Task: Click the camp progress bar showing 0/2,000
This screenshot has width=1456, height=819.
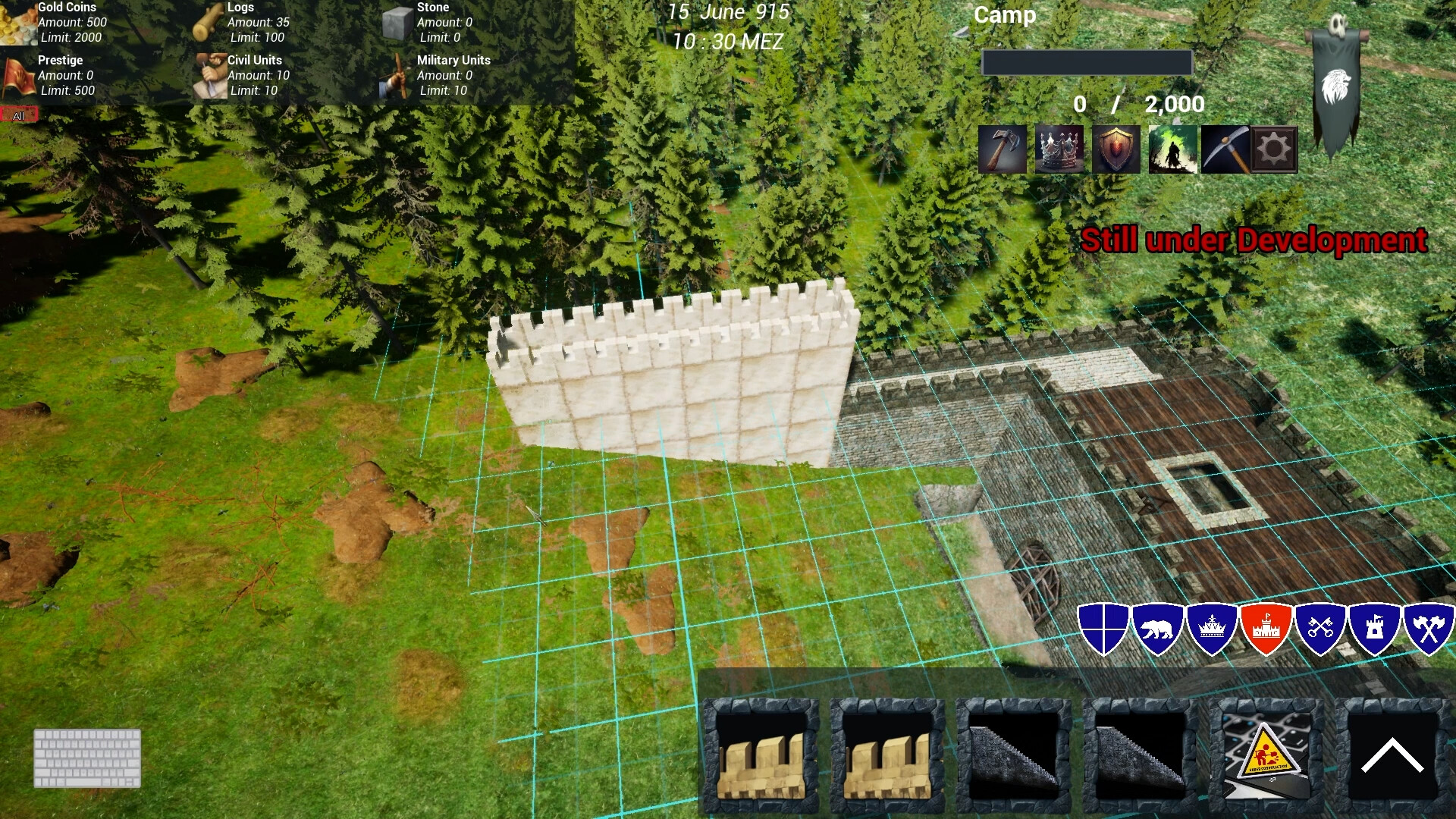Action: [1086, 62]
